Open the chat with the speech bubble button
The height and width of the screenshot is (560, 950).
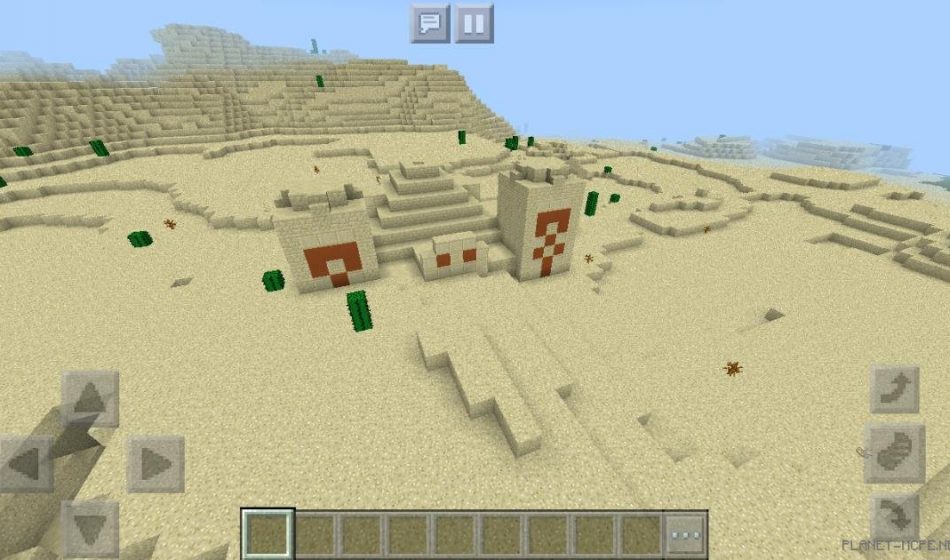[x=430, y=23]
